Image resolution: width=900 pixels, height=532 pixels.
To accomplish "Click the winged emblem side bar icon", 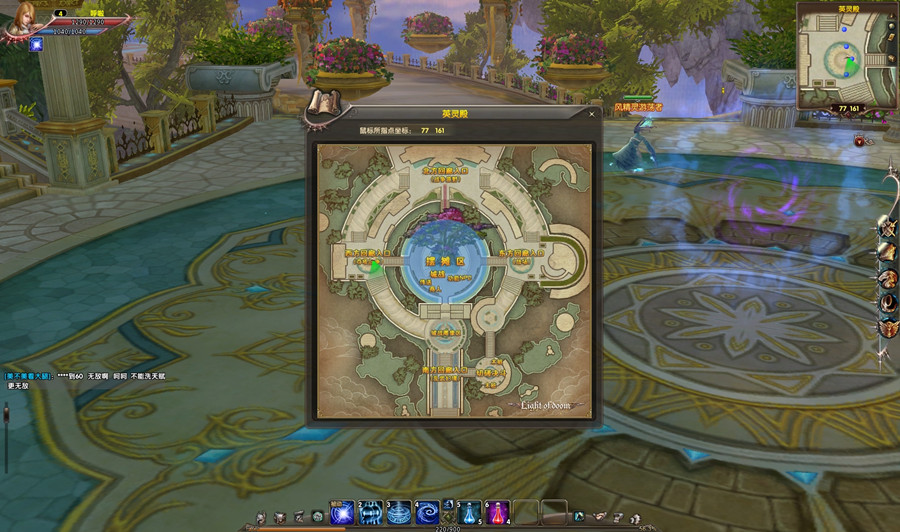I will tap(886, 325).
